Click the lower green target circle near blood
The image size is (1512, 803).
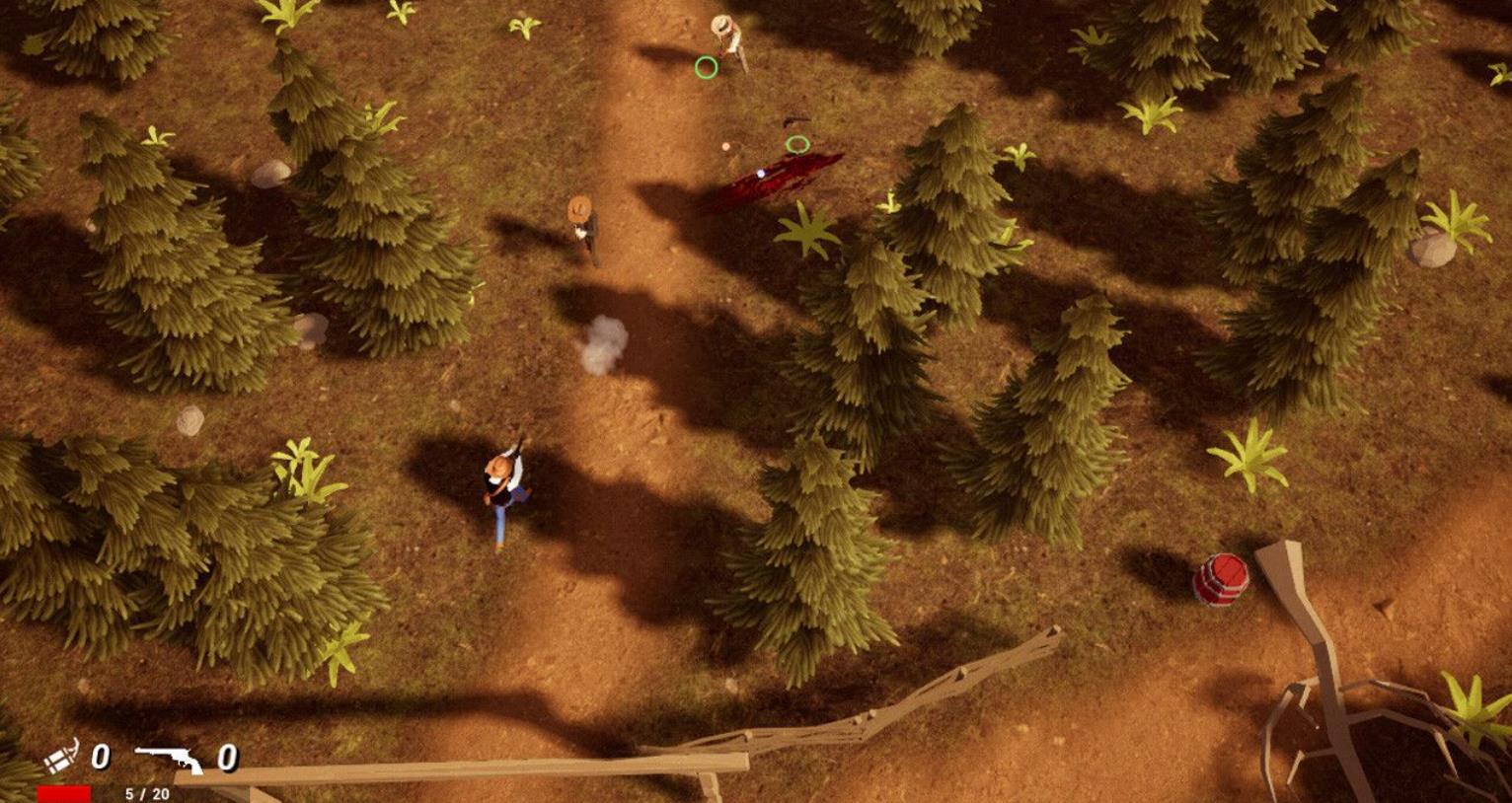(x=796, y=143)
